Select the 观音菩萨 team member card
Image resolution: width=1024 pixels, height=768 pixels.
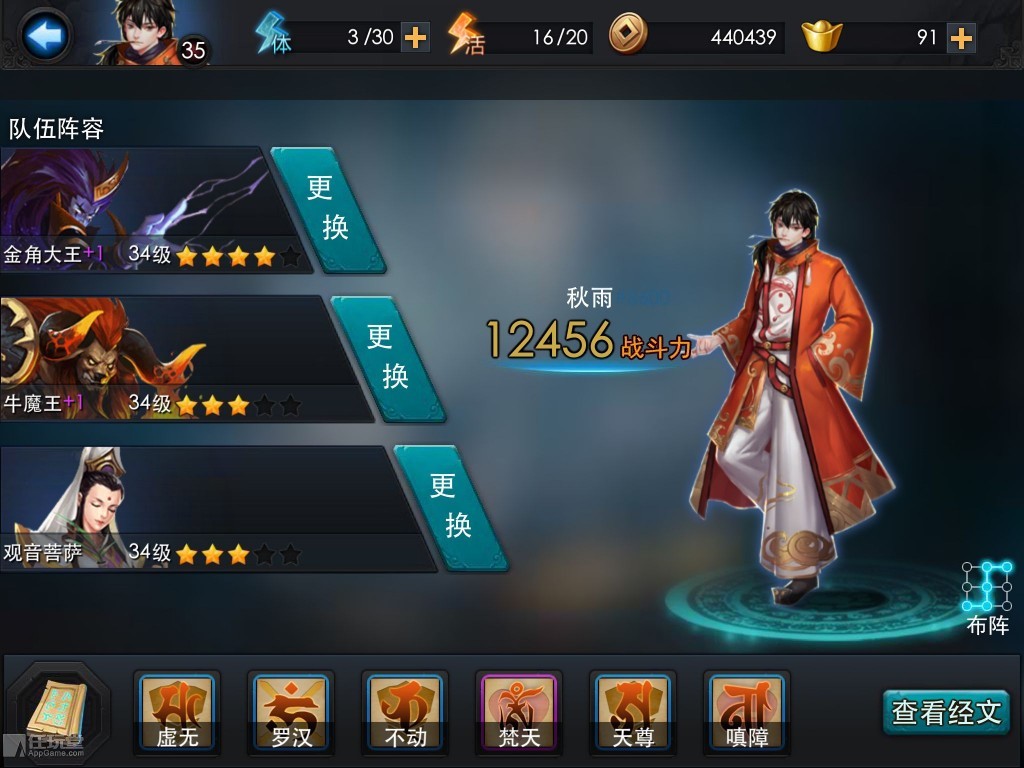coord(195,508)
